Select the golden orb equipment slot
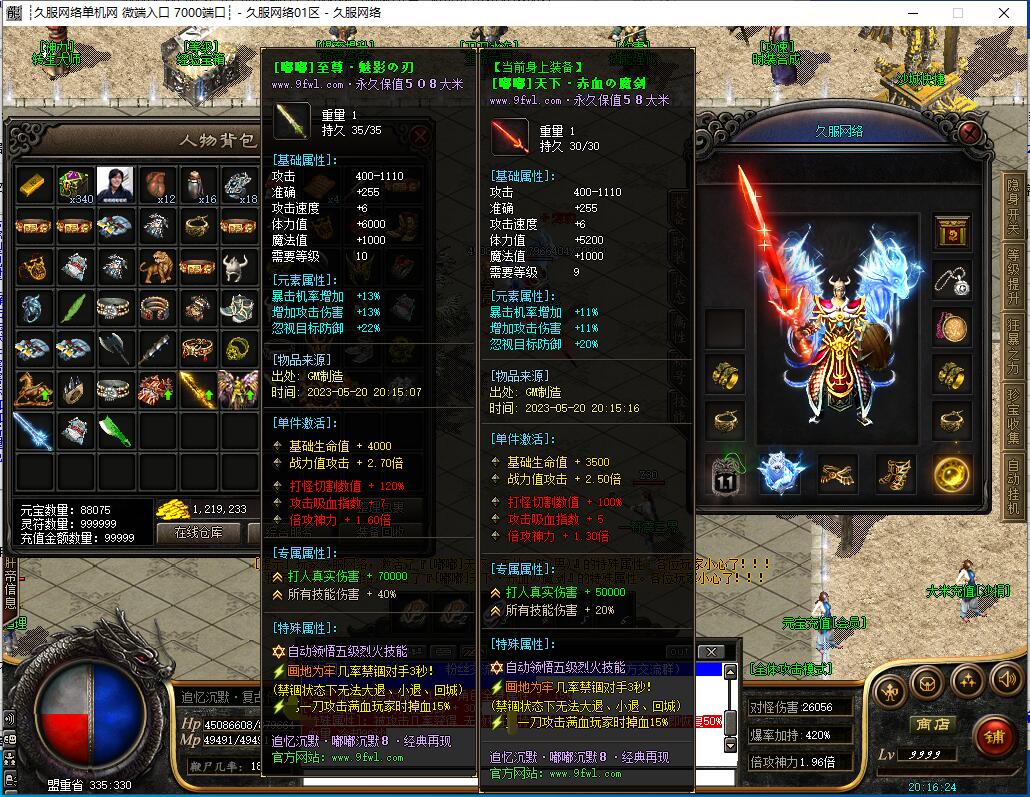This screenshot has height=797, width=1030. [951, 474]
